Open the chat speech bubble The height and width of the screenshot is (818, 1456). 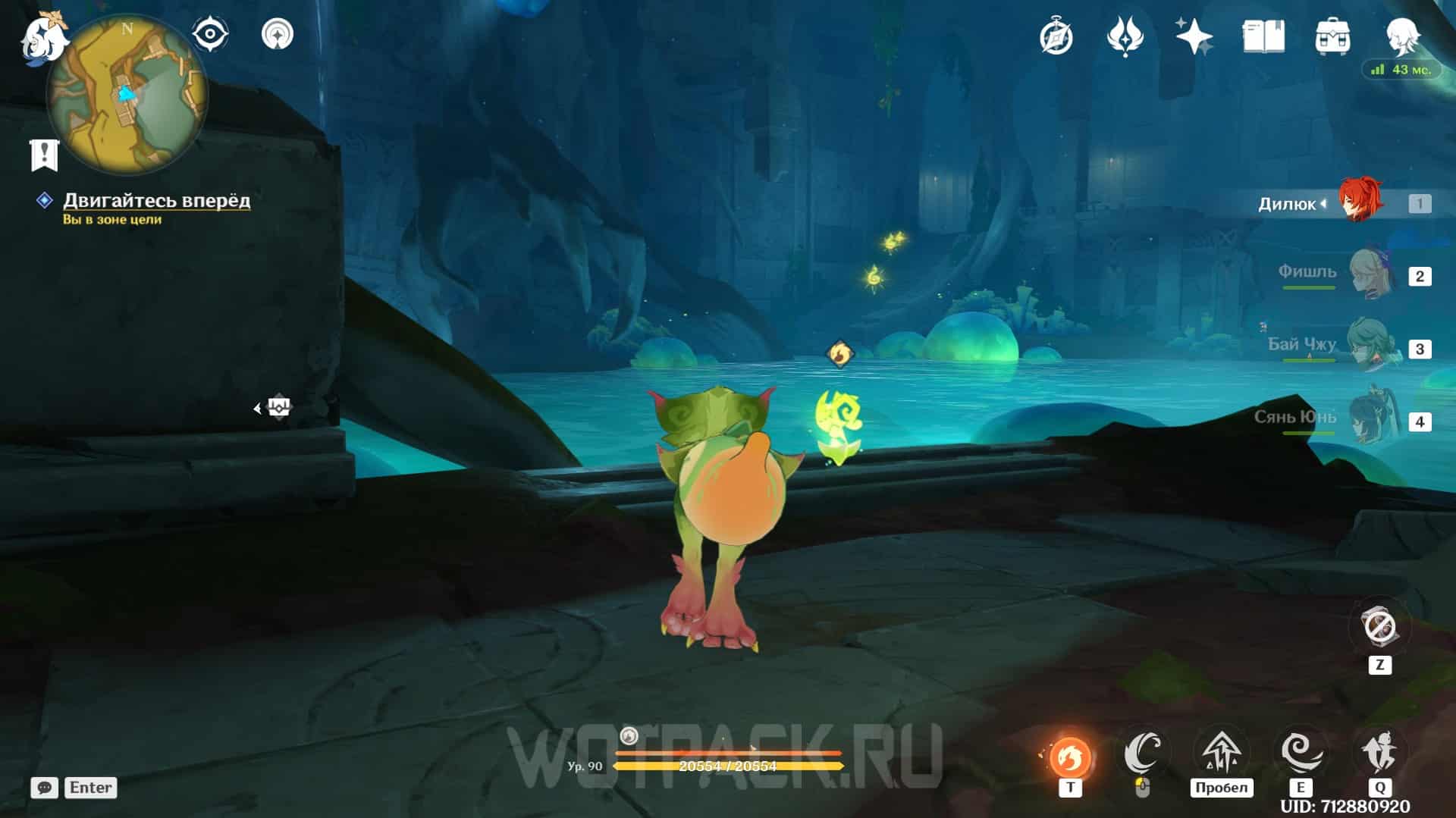(x=44, y=788)
